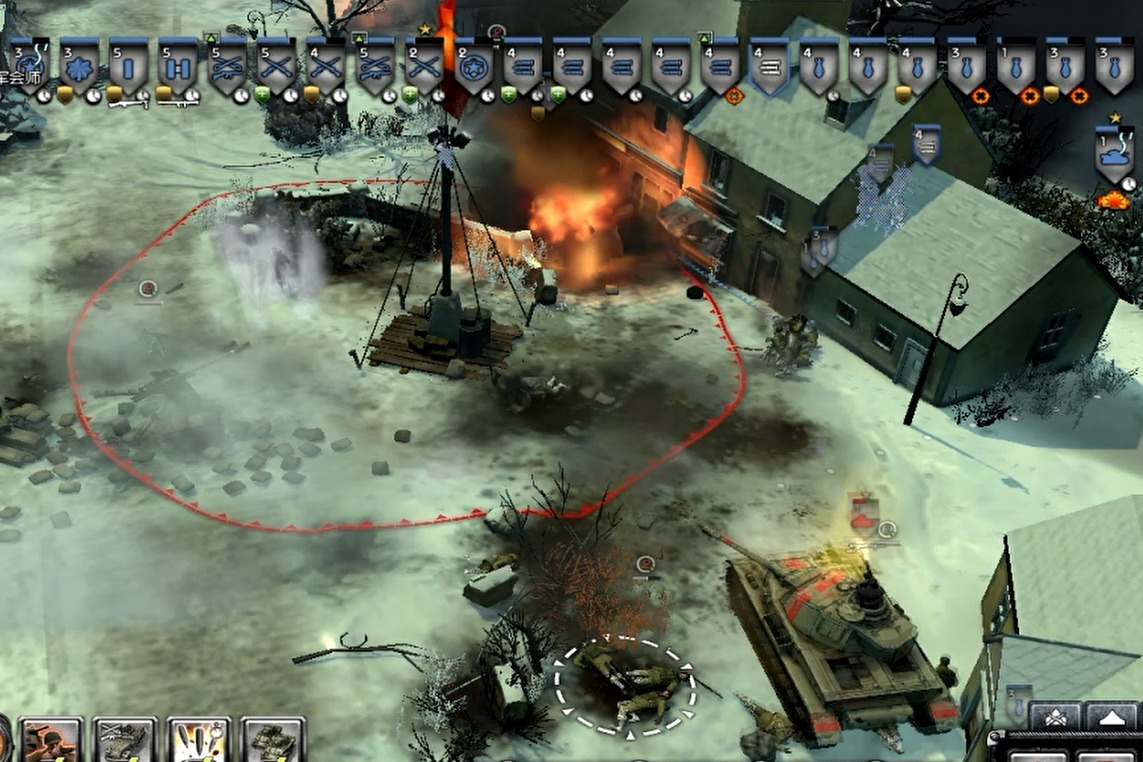The image size is (1143, 762).
Task: Pick the circled-star shield numbered 2
Action: pyautogui.click(x=474, y=67)
